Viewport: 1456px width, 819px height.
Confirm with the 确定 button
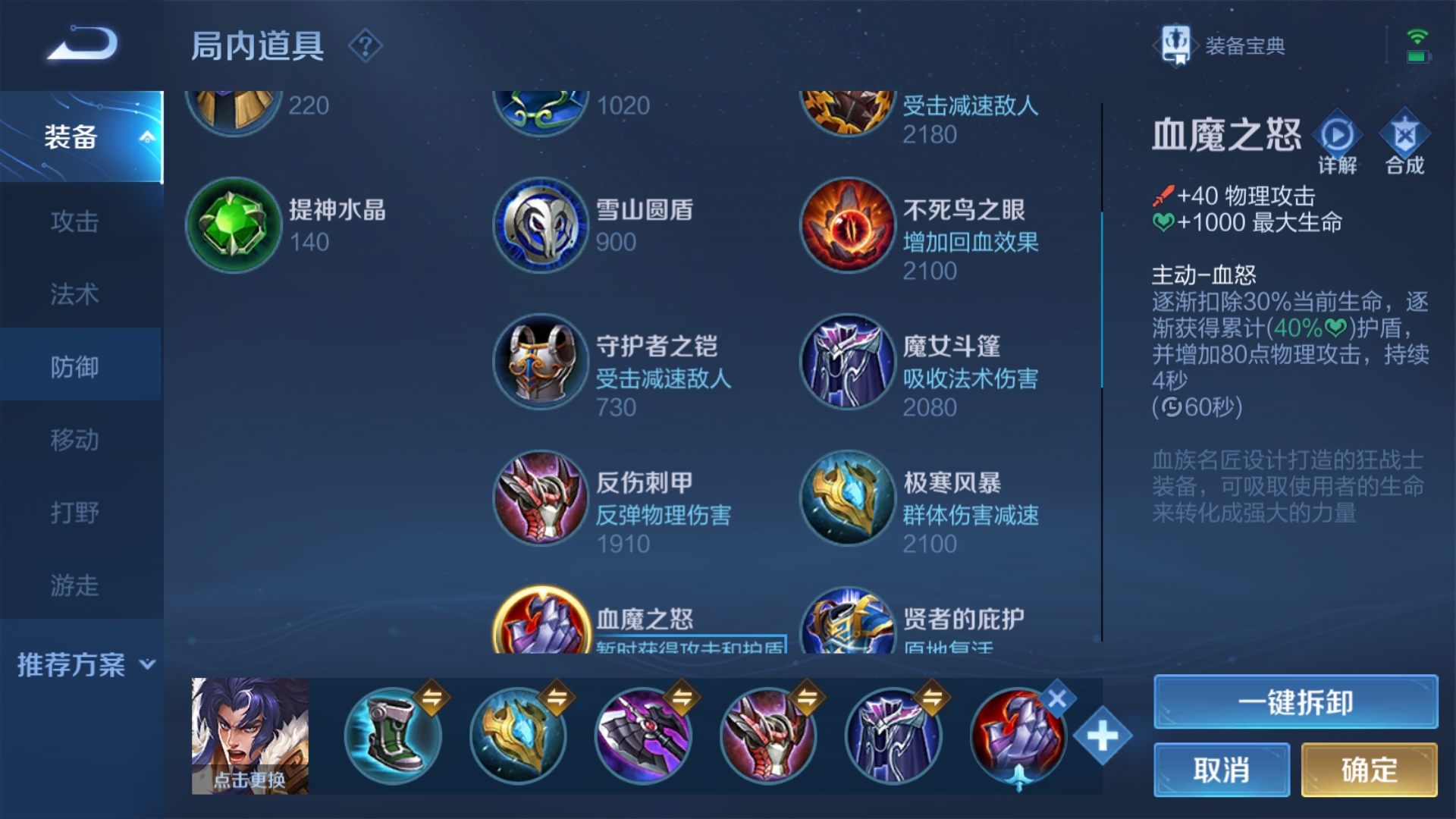(1370, 769)
